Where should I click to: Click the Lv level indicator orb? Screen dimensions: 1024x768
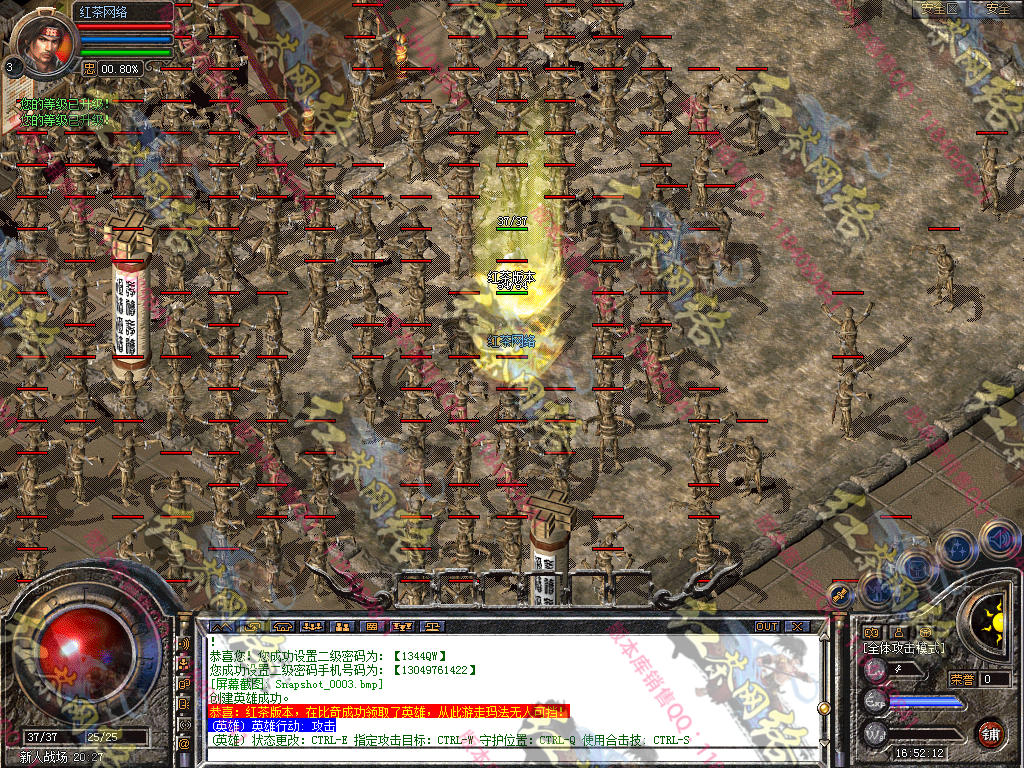point(876,669)
